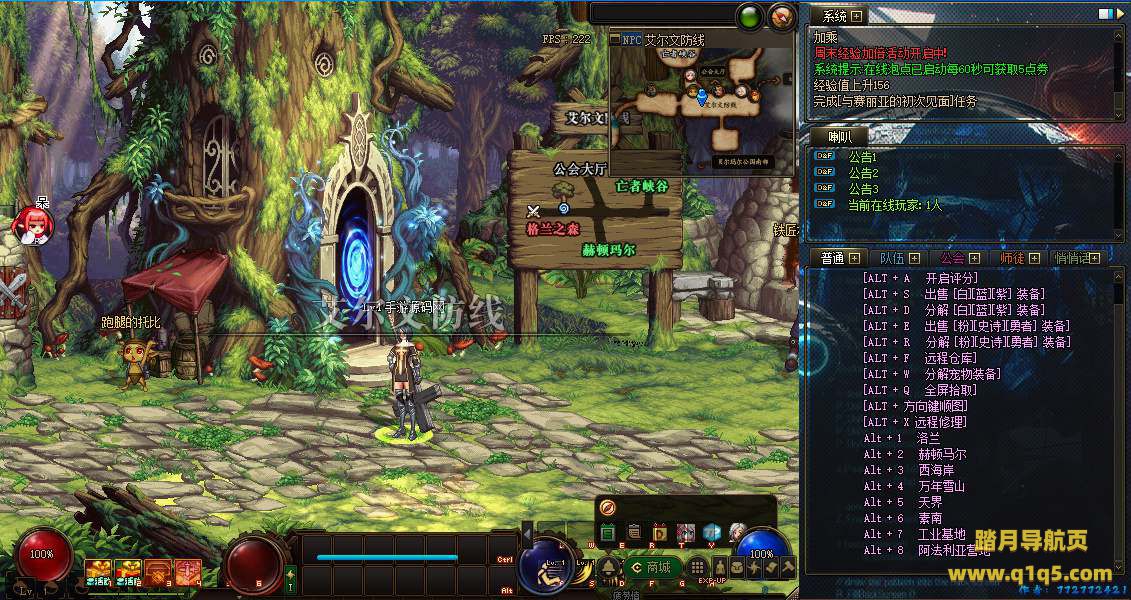
Task: Click the bell icon left of 商城
Action: point(608,568)
